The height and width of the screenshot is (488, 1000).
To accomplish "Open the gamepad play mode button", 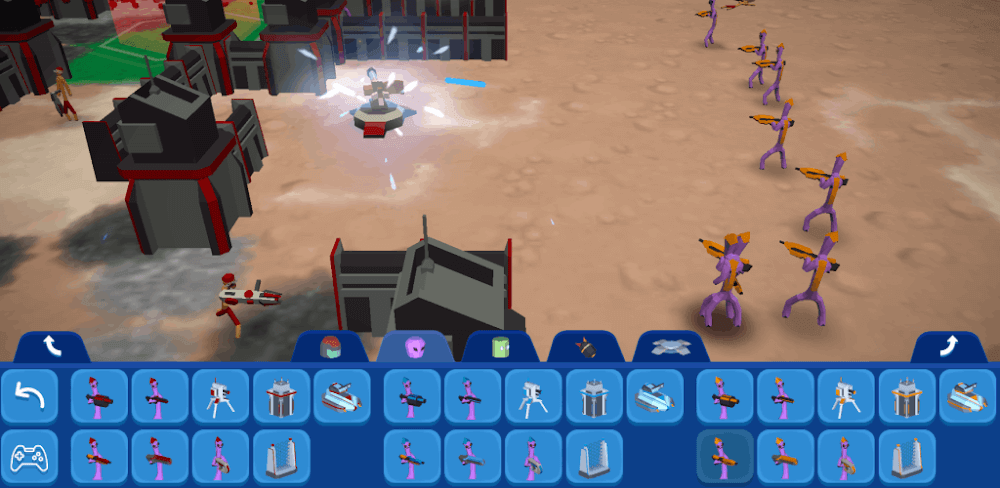I will click(x=29, y=457).
